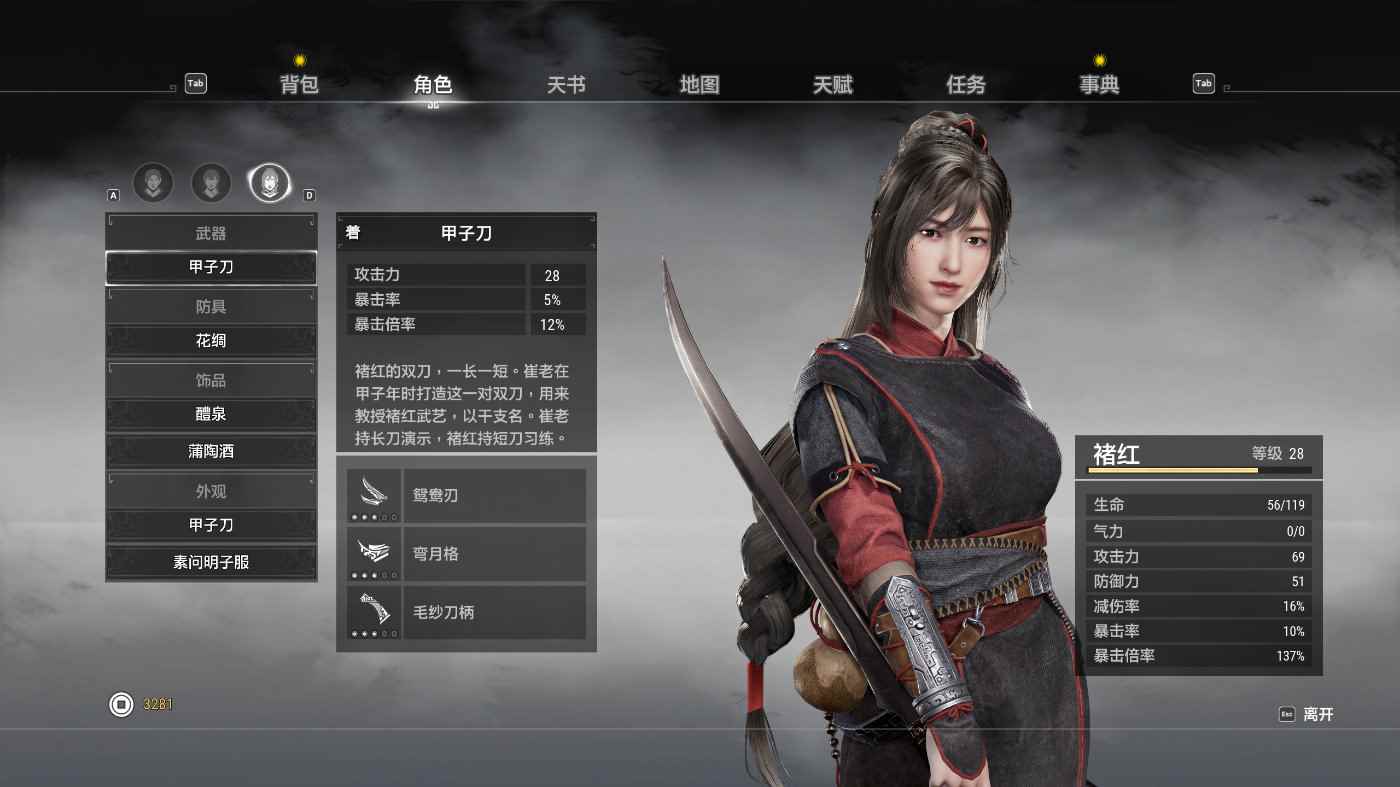
Task: Collapse the 外观 appearance section
Action: (x=211, y=491)
